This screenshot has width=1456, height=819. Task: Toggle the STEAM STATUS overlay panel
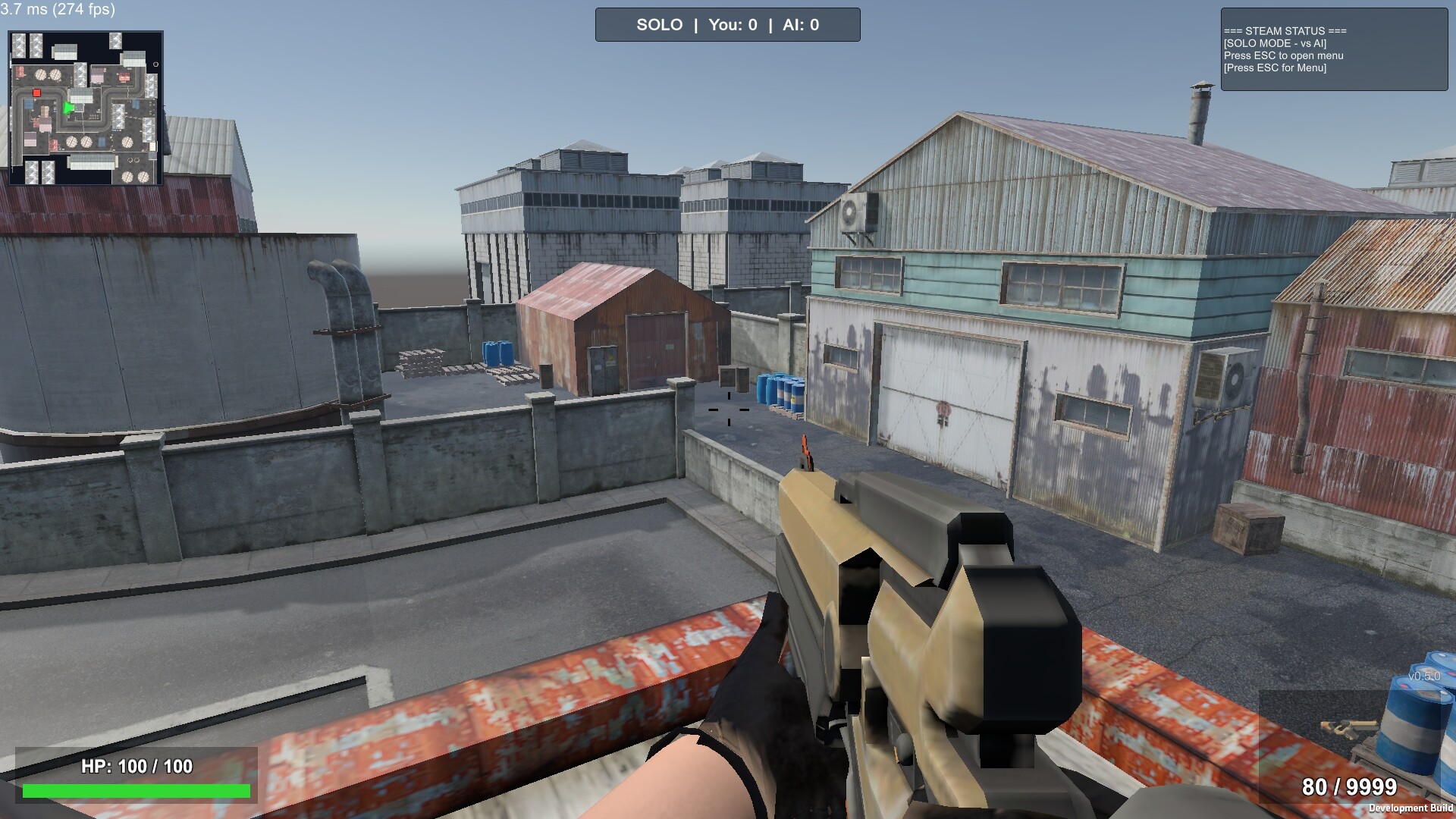(1335, 49)
